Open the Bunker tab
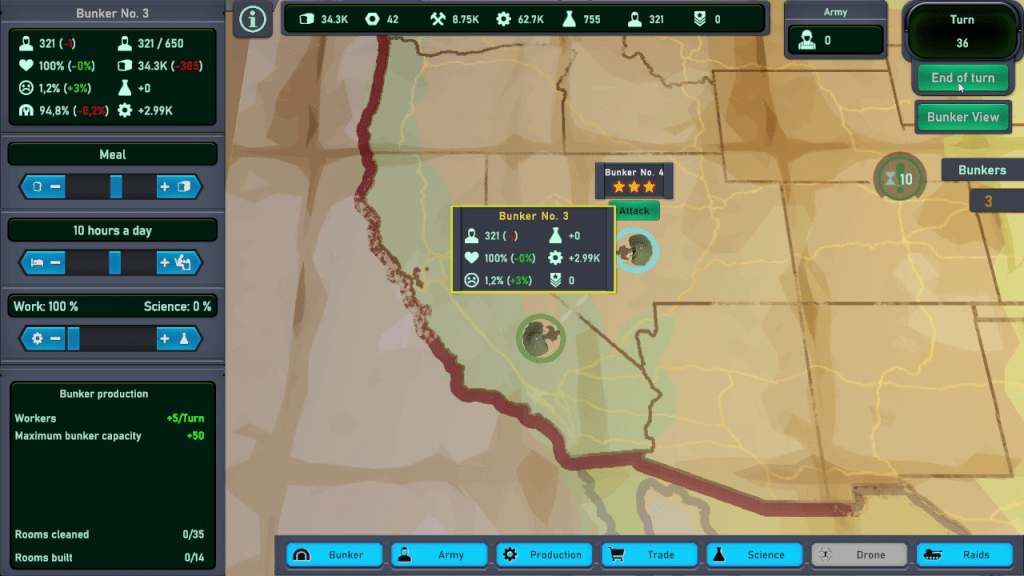Viewport: 1024px width, 576px height. click(x=335, y=555)
